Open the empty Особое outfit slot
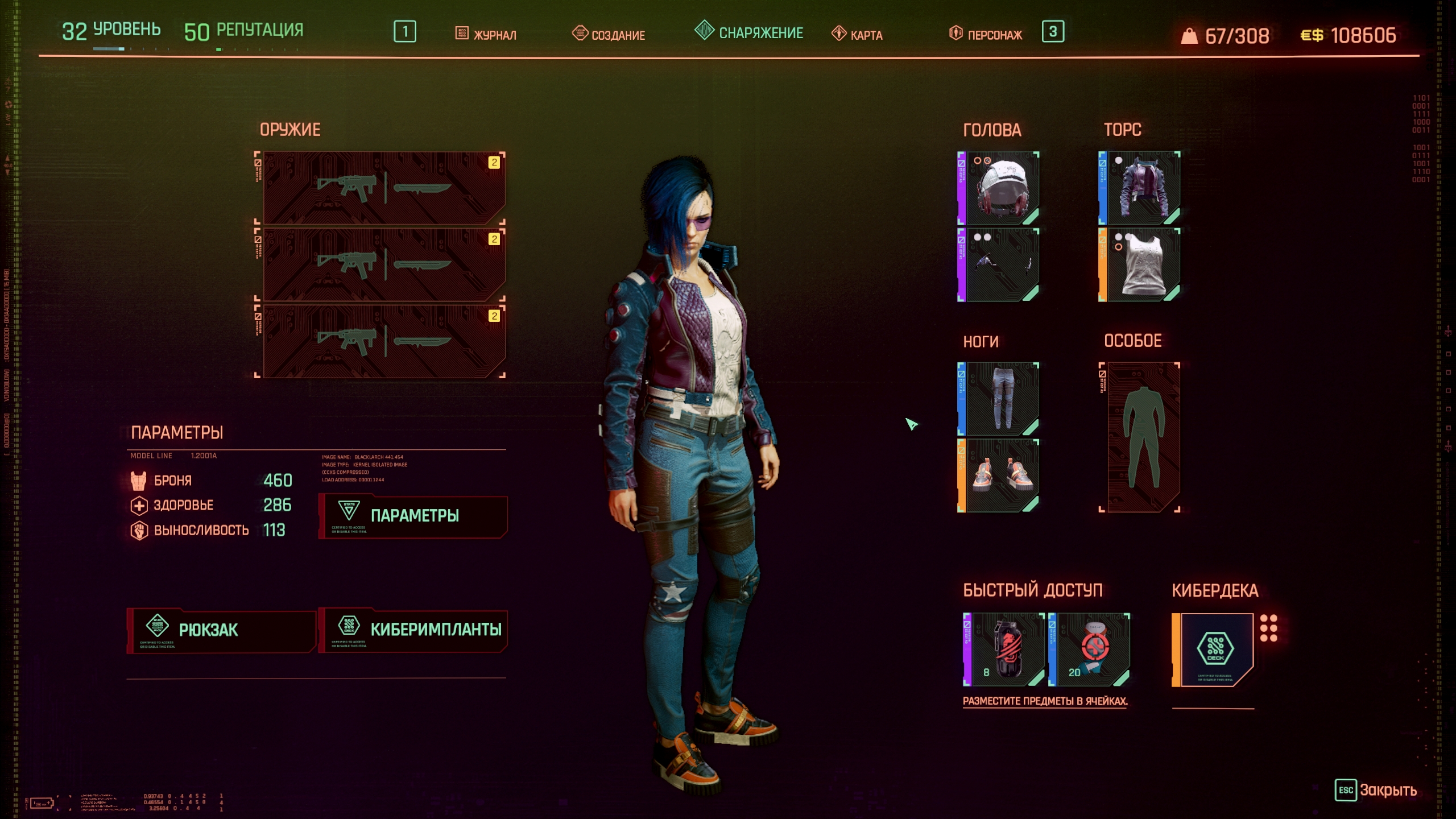Screen dimensions: 1456x819 [1140, 437]
